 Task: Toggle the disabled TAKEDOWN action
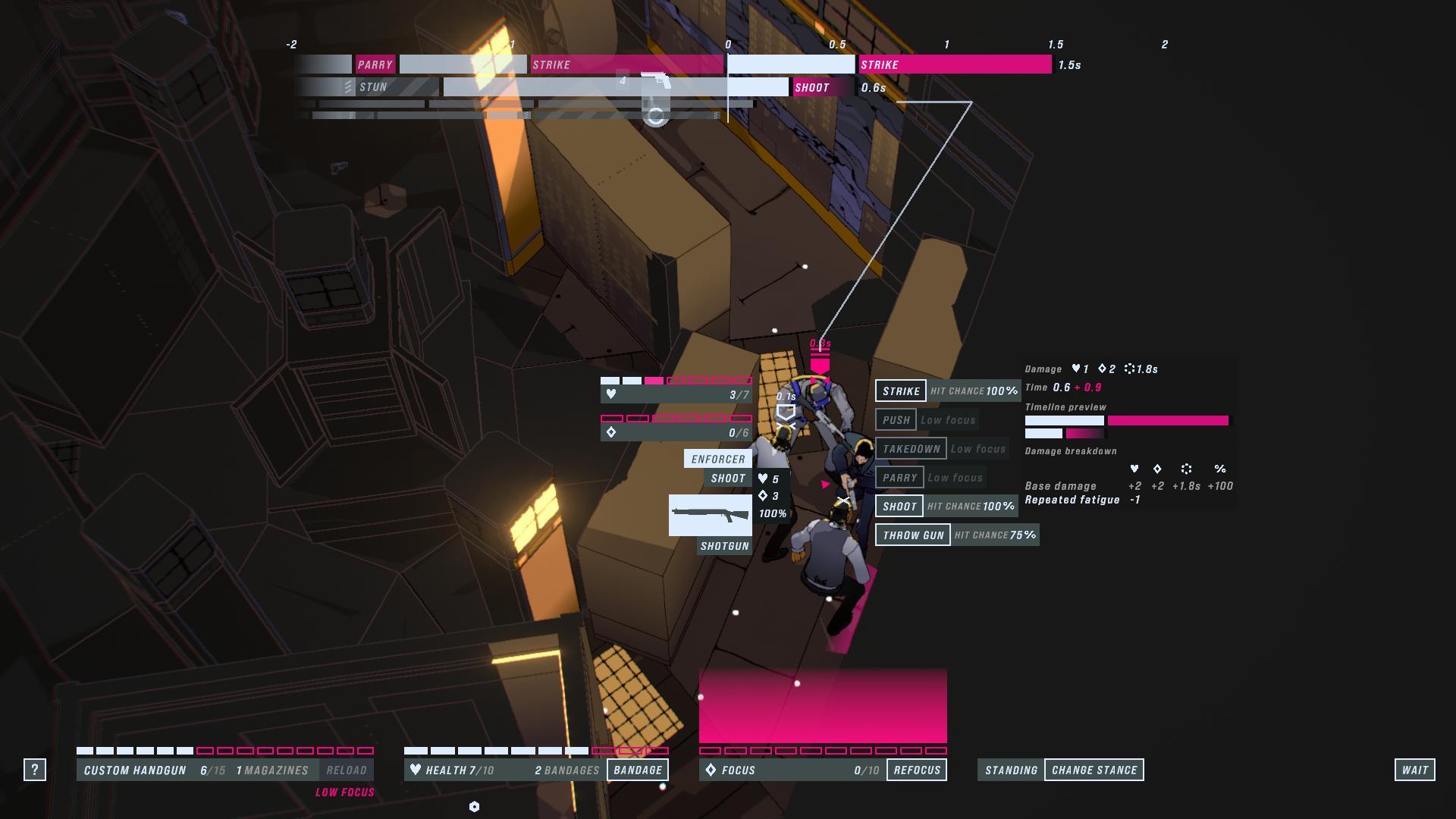coord(913,448)
